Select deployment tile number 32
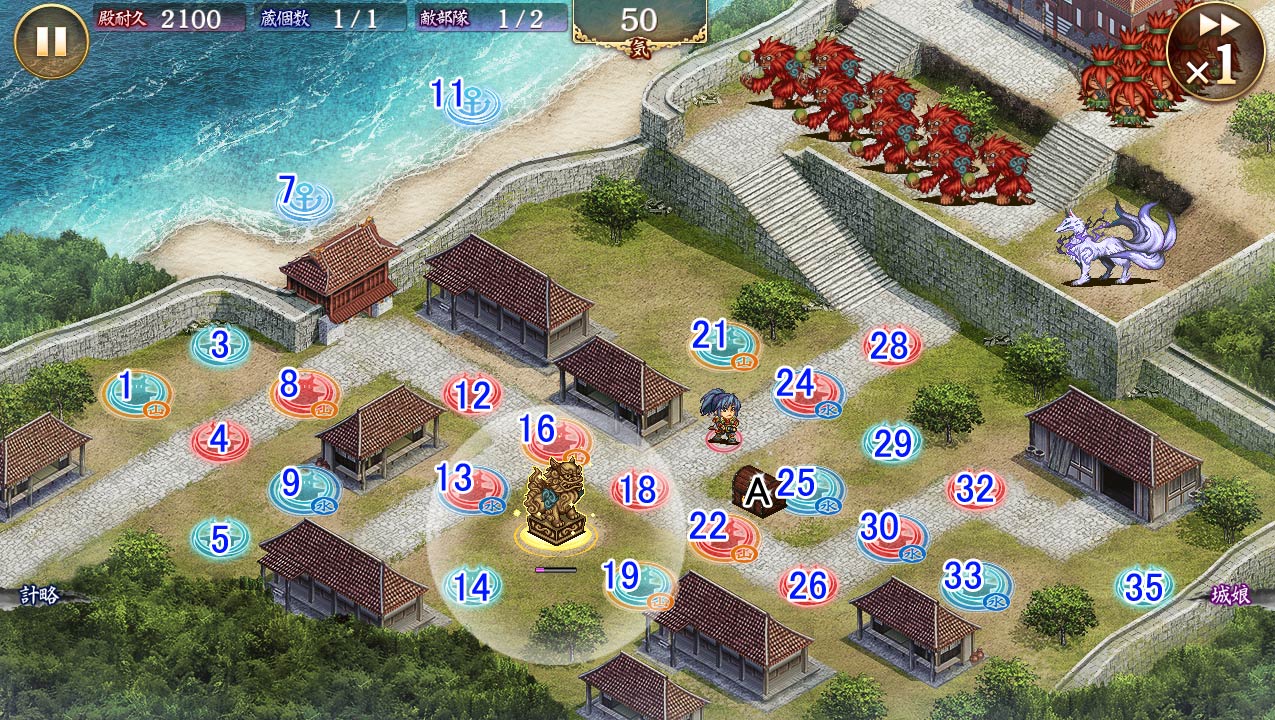The height and width of the screenshot is (720, 1275). pos(975,490)
